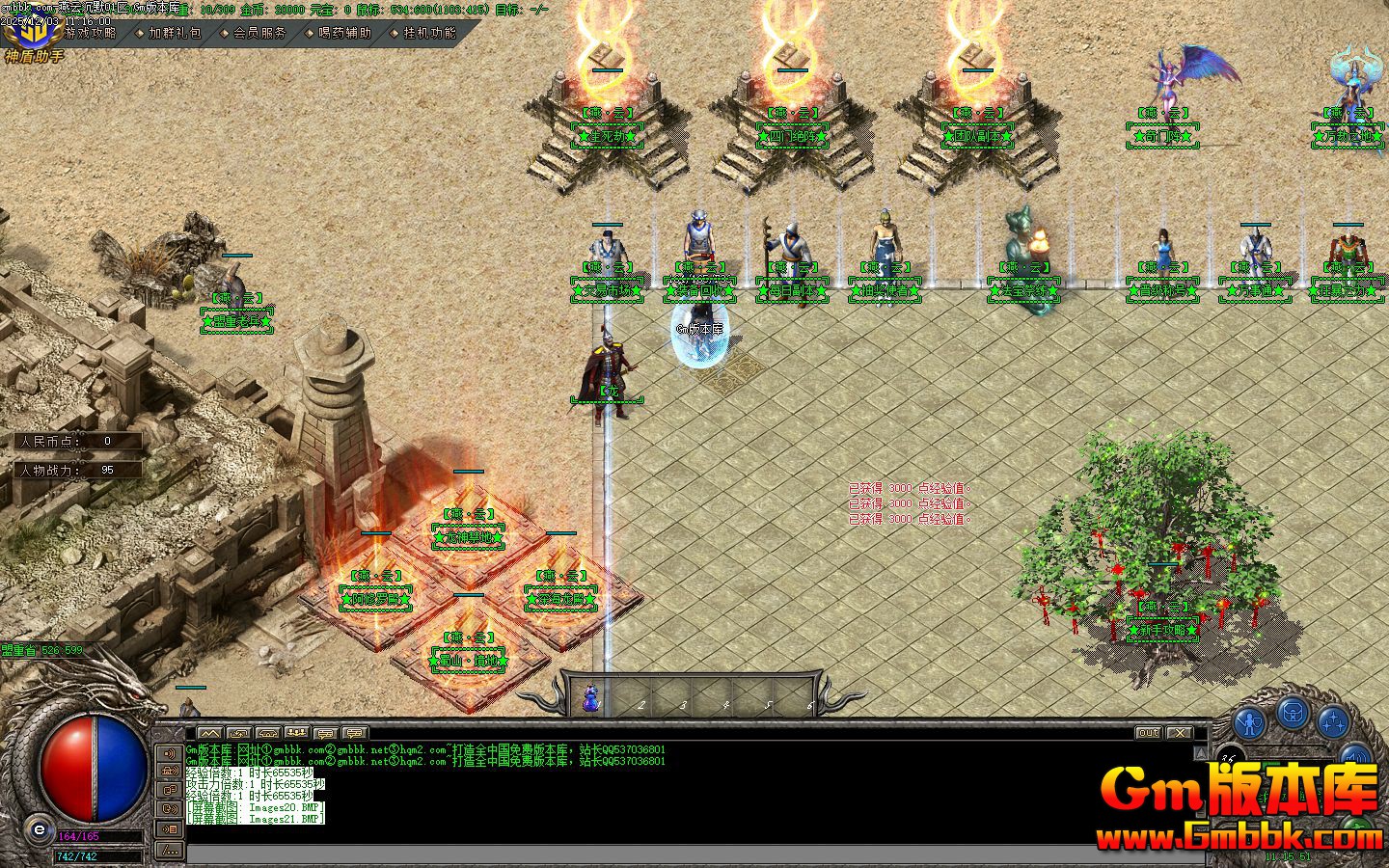Viewport: 1389px width, 868px height.
Task: Click the round 'e' button beside the orb
Action: pyautogui.click(x=40, y=828)
